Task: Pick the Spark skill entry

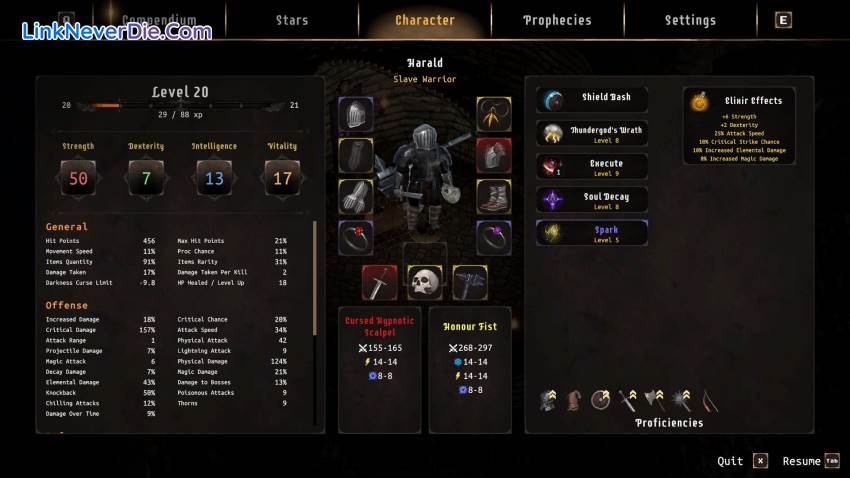Action: click(x=592, y=233)
